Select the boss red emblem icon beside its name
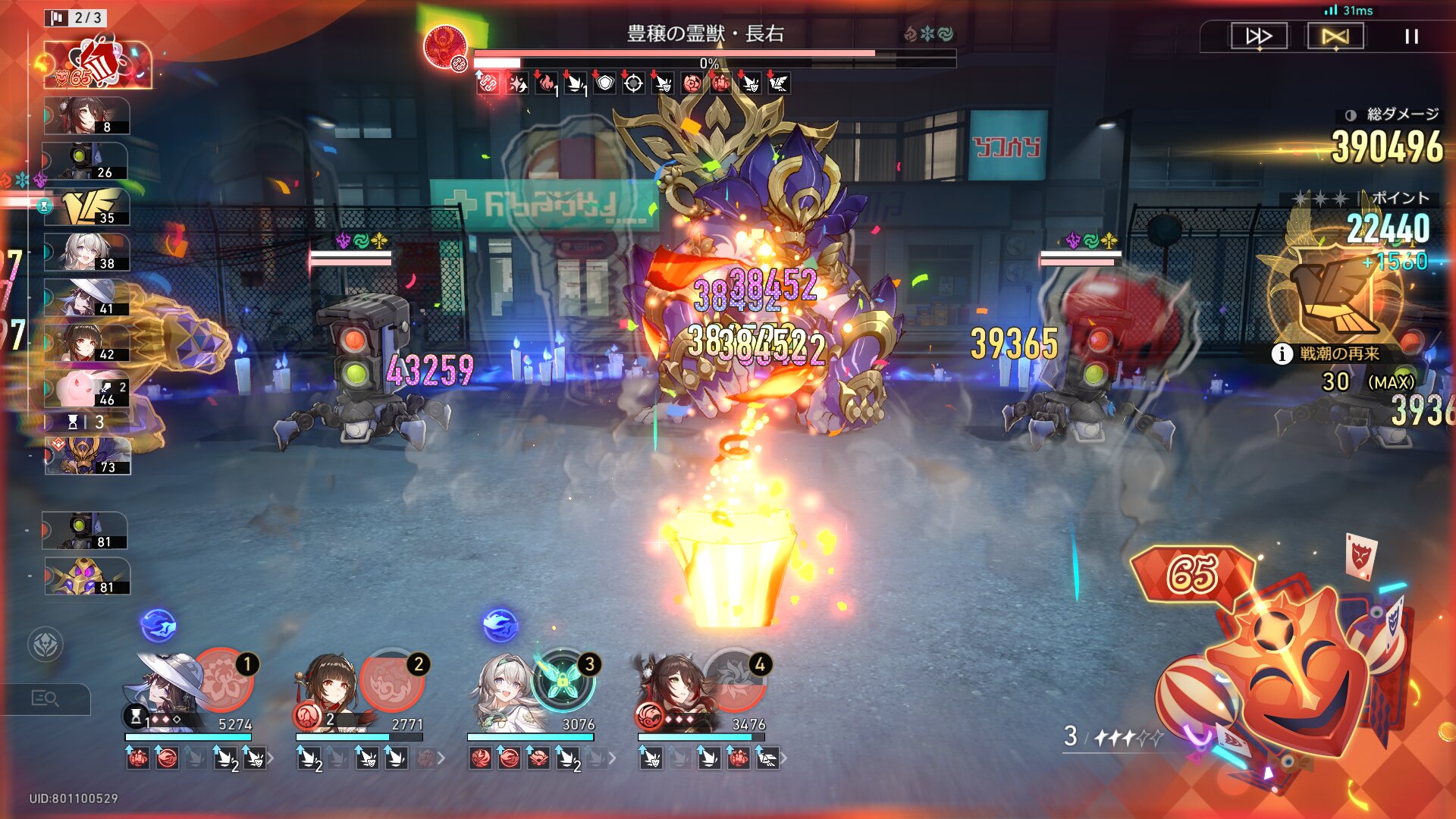 point(444,45)
